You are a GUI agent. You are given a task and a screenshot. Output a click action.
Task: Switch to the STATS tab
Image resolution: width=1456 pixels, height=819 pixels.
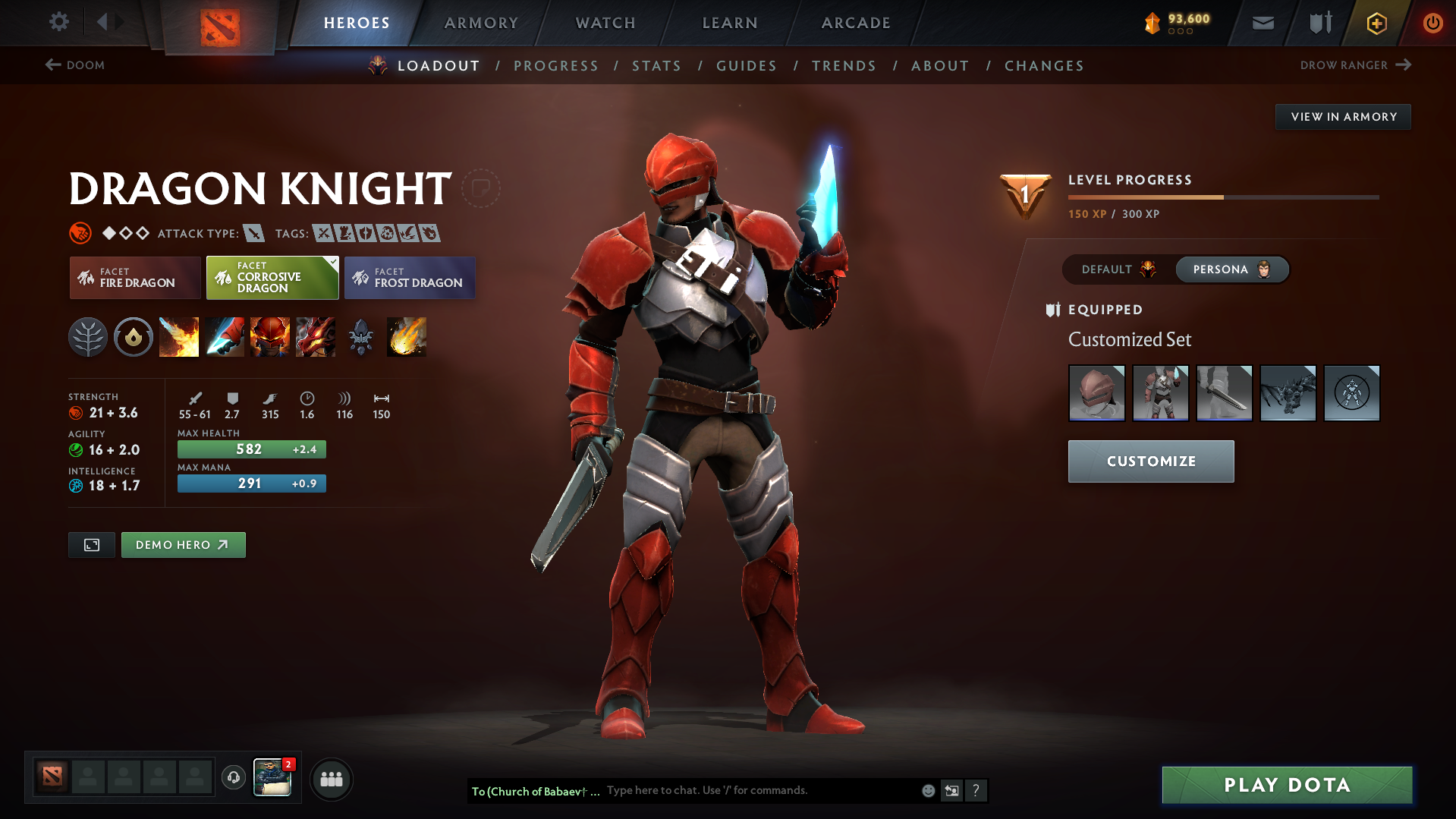[656, 66]
